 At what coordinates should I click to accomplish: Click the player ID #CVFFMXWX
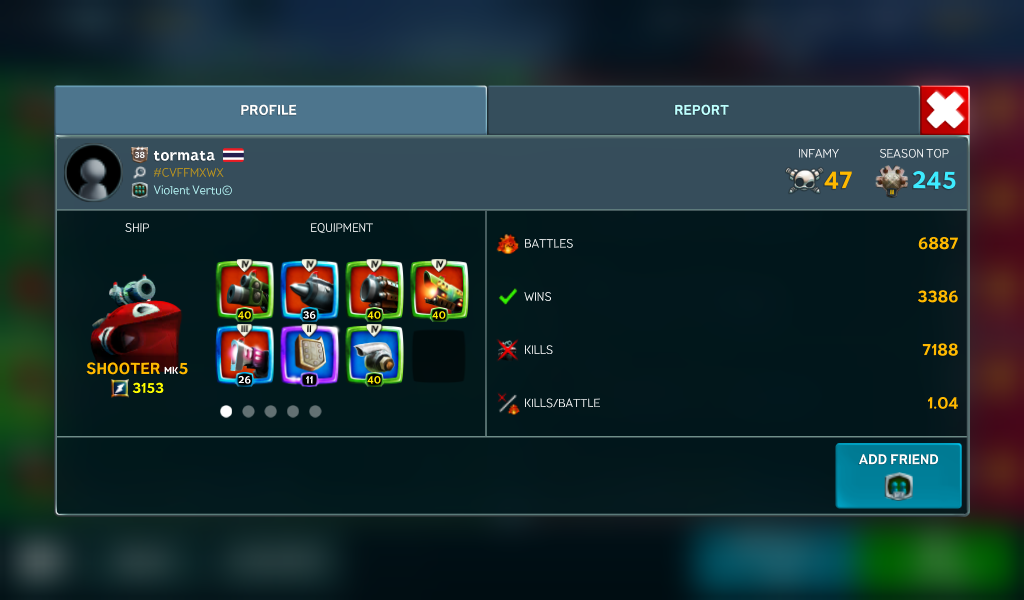click(188, 173)
